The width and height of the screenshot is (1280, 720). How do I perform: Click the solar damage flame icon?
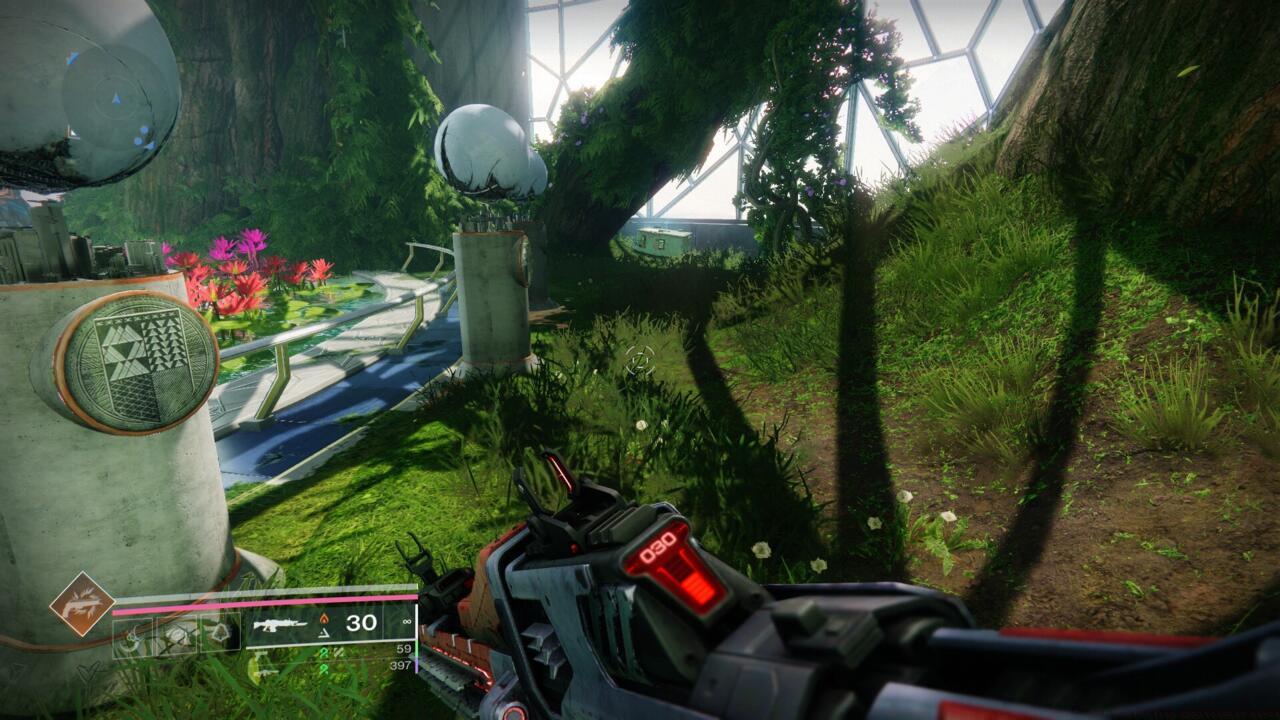pos(325,618)
